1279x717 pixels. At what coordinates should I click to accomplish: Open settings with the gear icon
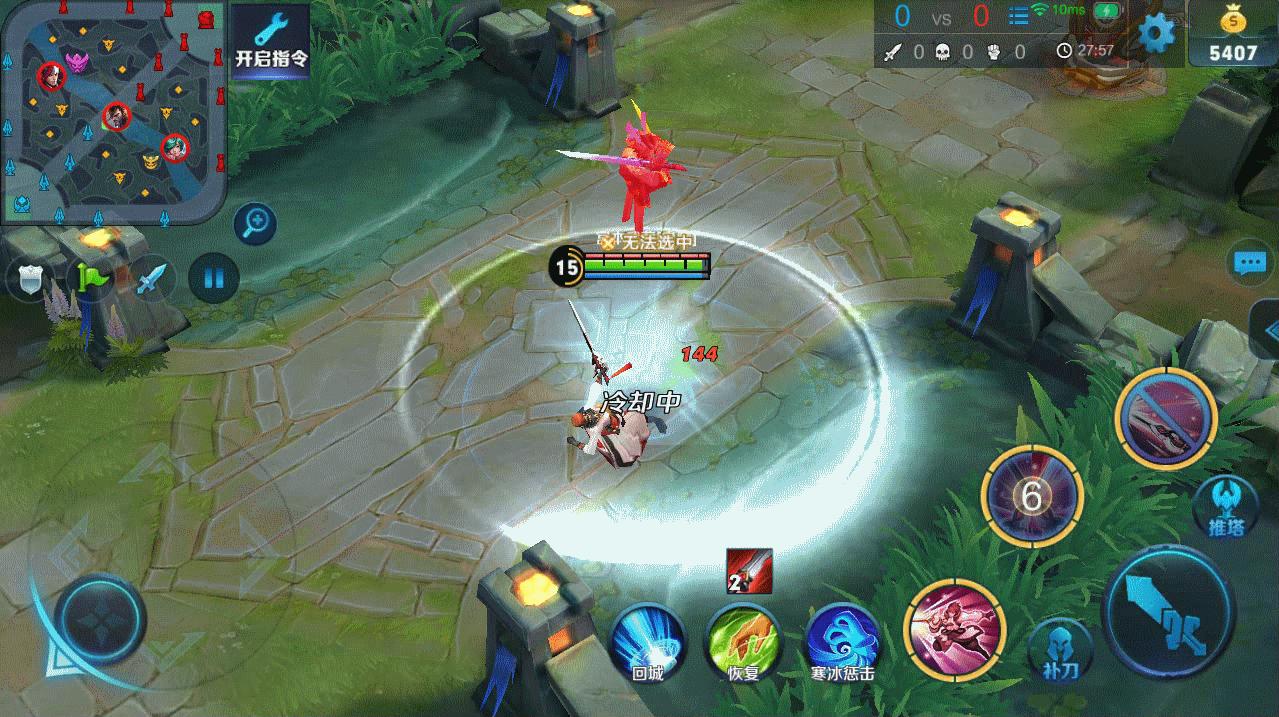click(x=1156, y=34)
